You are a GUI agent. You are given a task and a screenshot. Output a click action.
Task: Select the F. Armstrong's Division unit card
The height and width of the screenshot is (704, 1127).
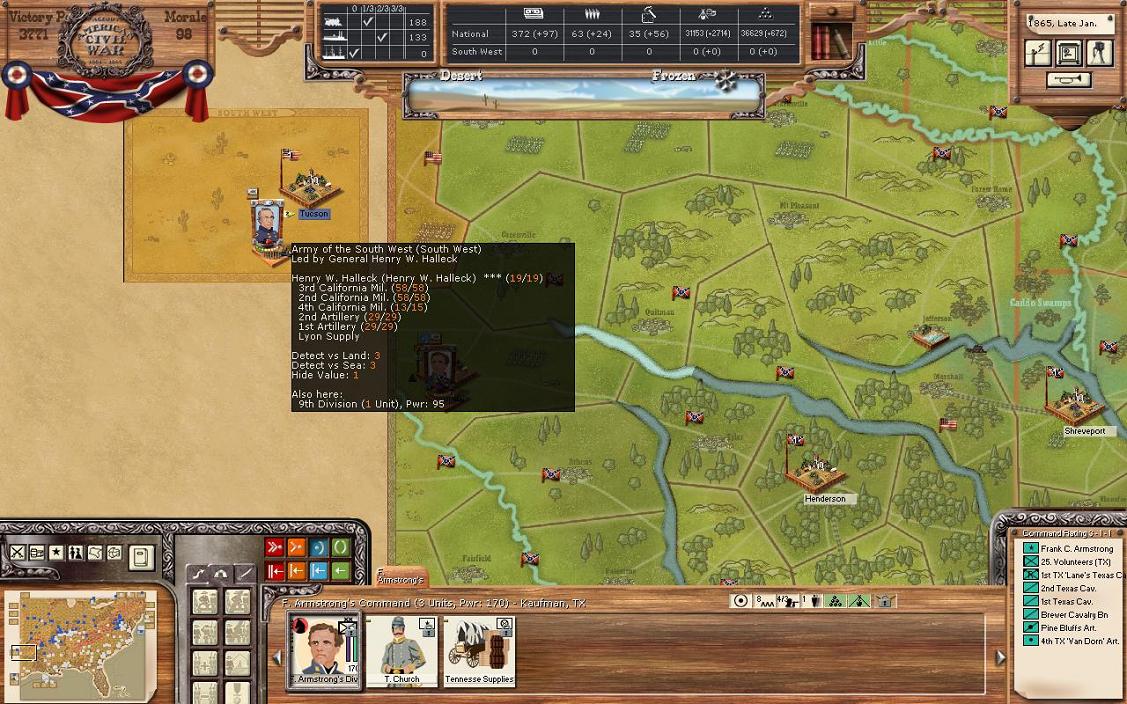click(322, 650)
